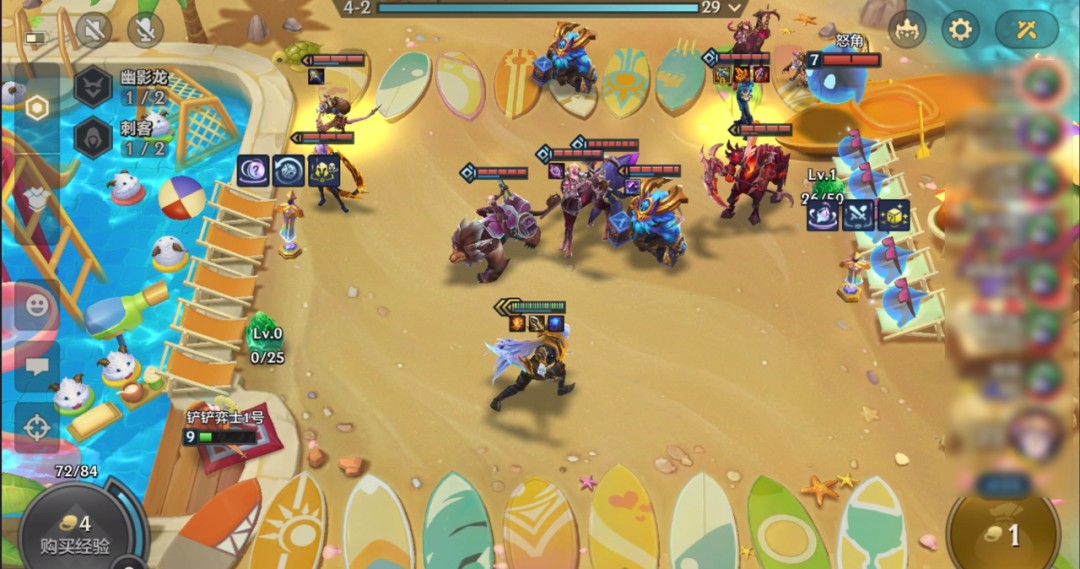Viewport: 1080px width, 569px height.
Task: Open the 刺客 trait details
Action: click(x=93, y=137)
